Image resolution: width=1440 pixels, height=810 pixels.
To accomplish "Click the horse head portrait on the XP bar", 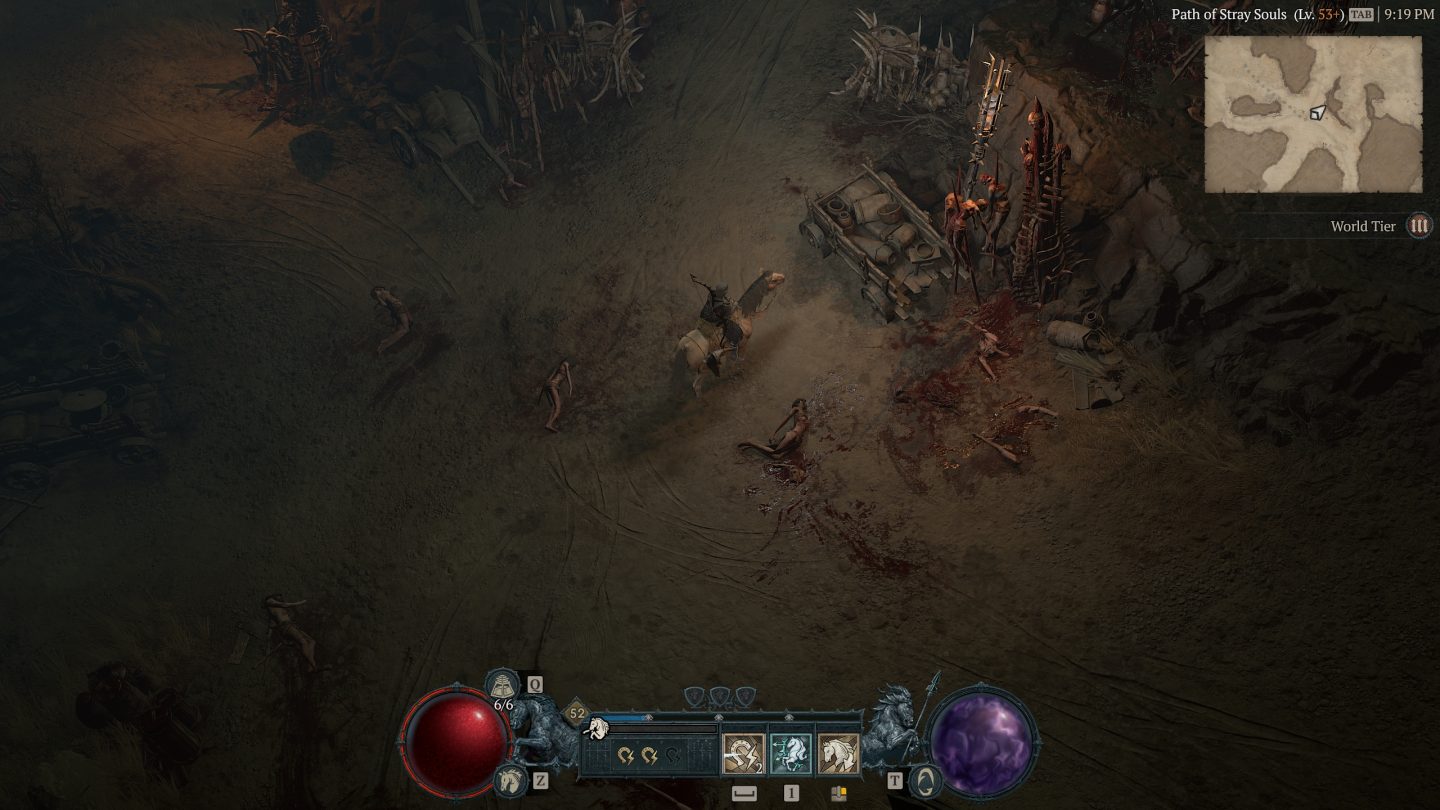I will [x=596, y=727].
